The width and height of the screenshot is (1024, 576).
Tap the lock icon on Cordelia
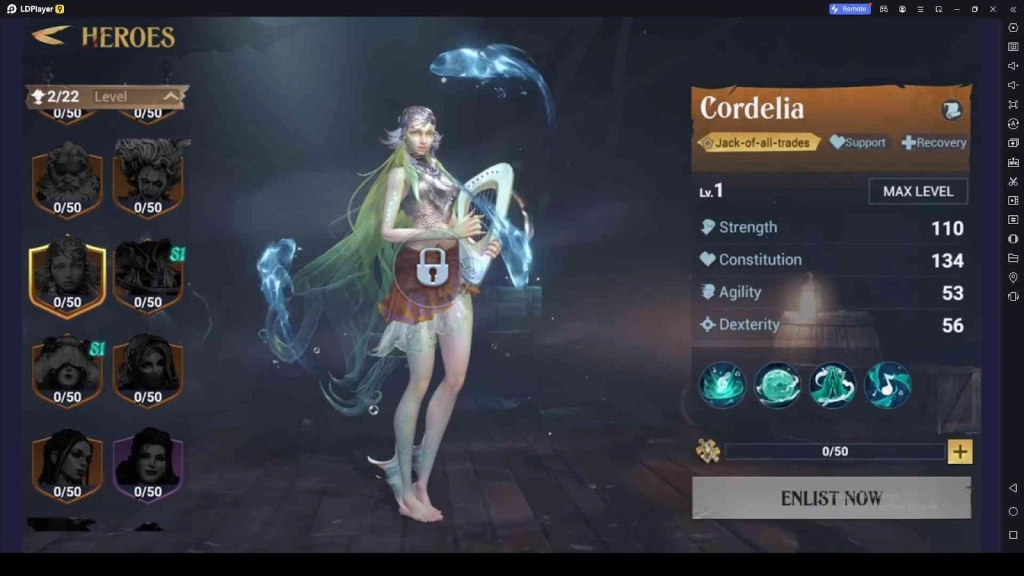pyautogui.click(x=431, y=267)
